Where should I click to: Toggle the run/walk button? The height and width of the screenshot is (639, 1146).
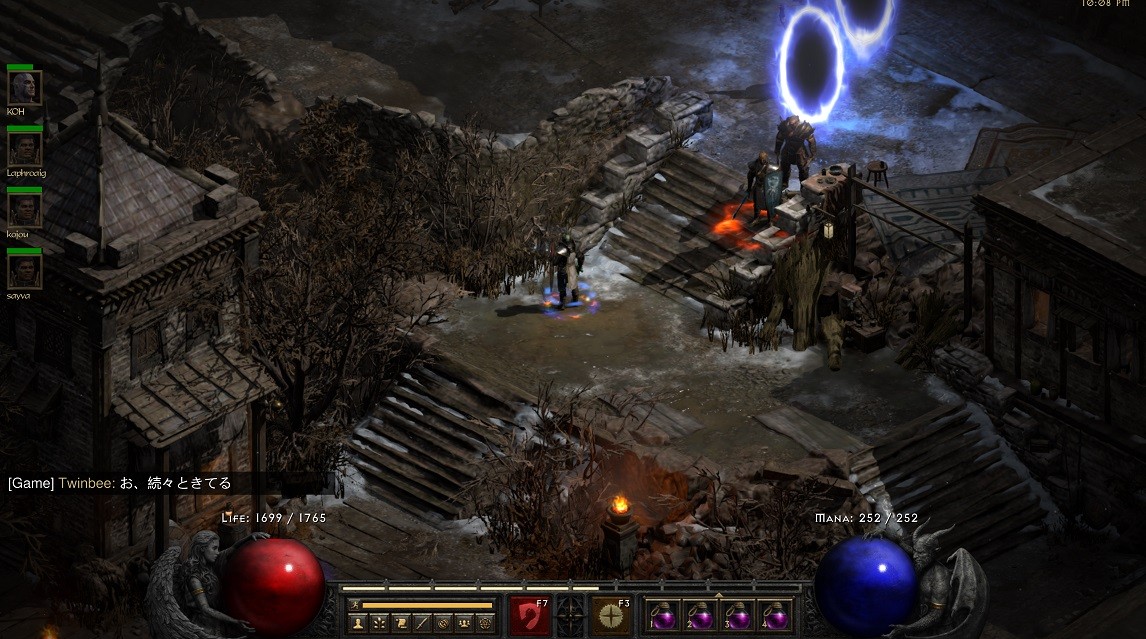click(x=355, y=605)
